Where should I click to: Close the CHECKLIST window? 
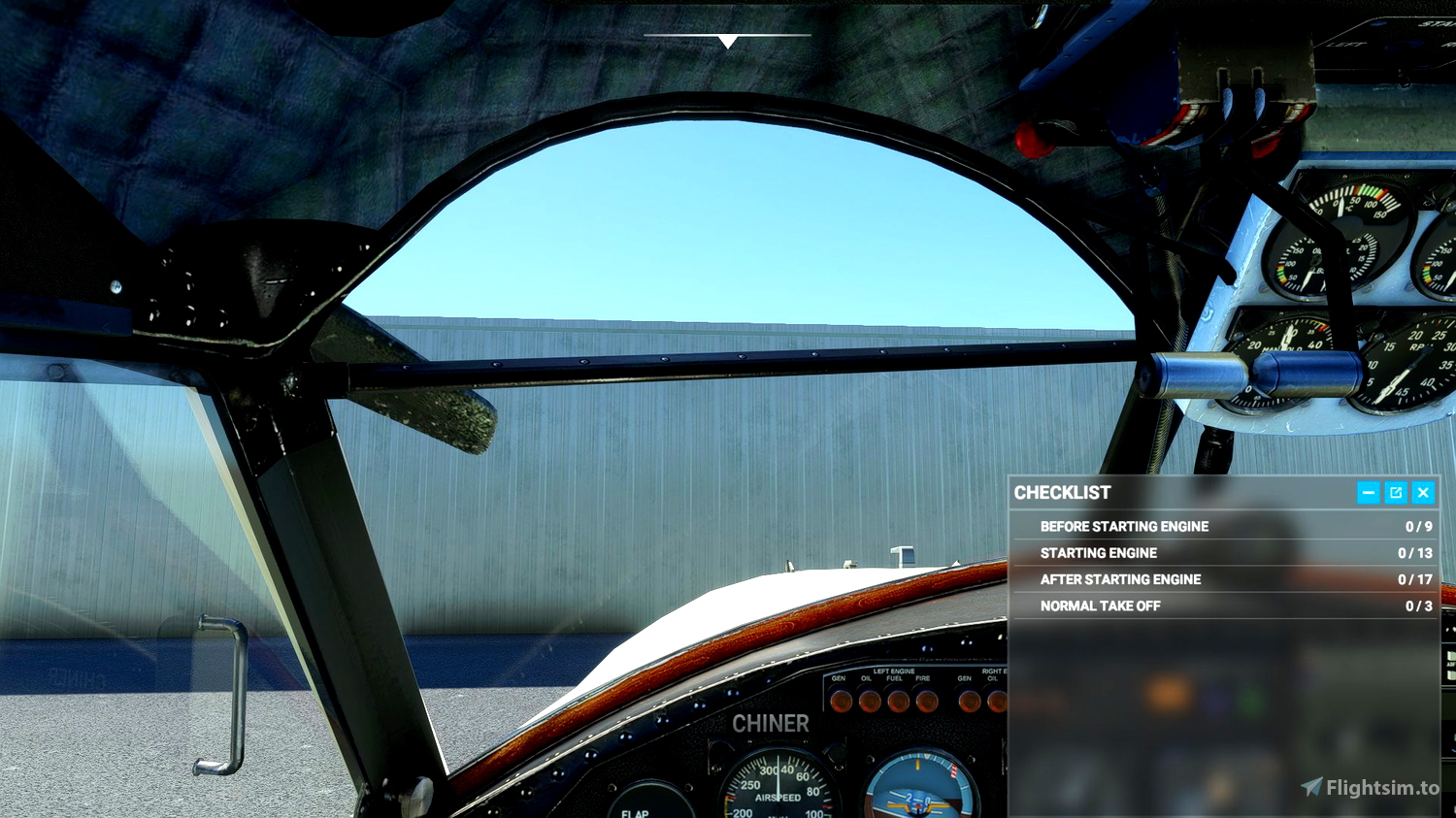1422,493
